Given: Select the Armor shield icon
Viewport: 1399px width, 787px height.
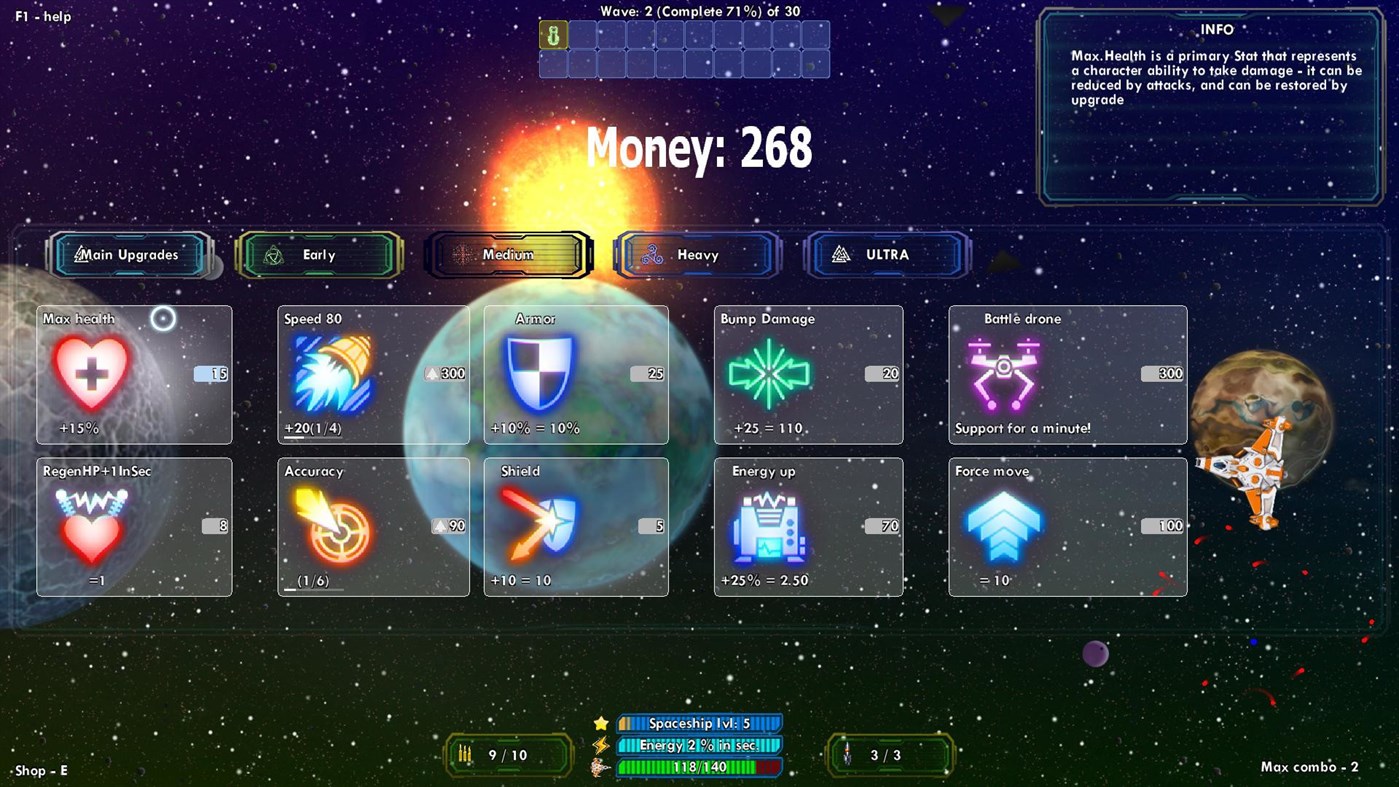Looking at the screenshot, I should pos(538,375).
